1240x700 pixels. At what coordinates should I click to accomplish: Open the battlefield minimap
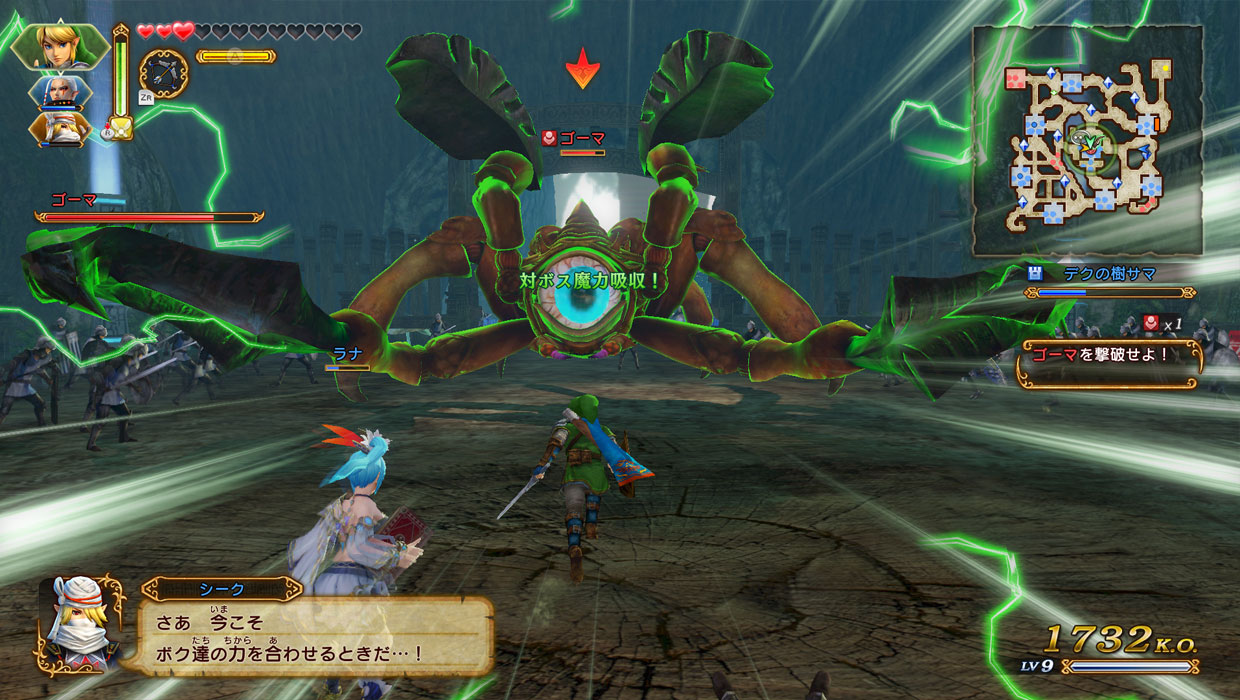1088,140
